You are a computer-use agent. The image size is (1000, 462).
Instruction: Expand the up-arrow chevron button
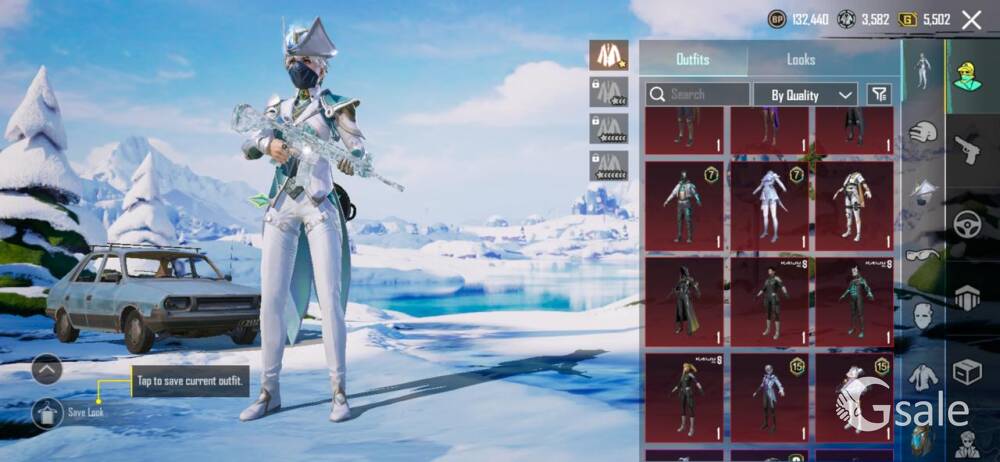click(47, 369)
